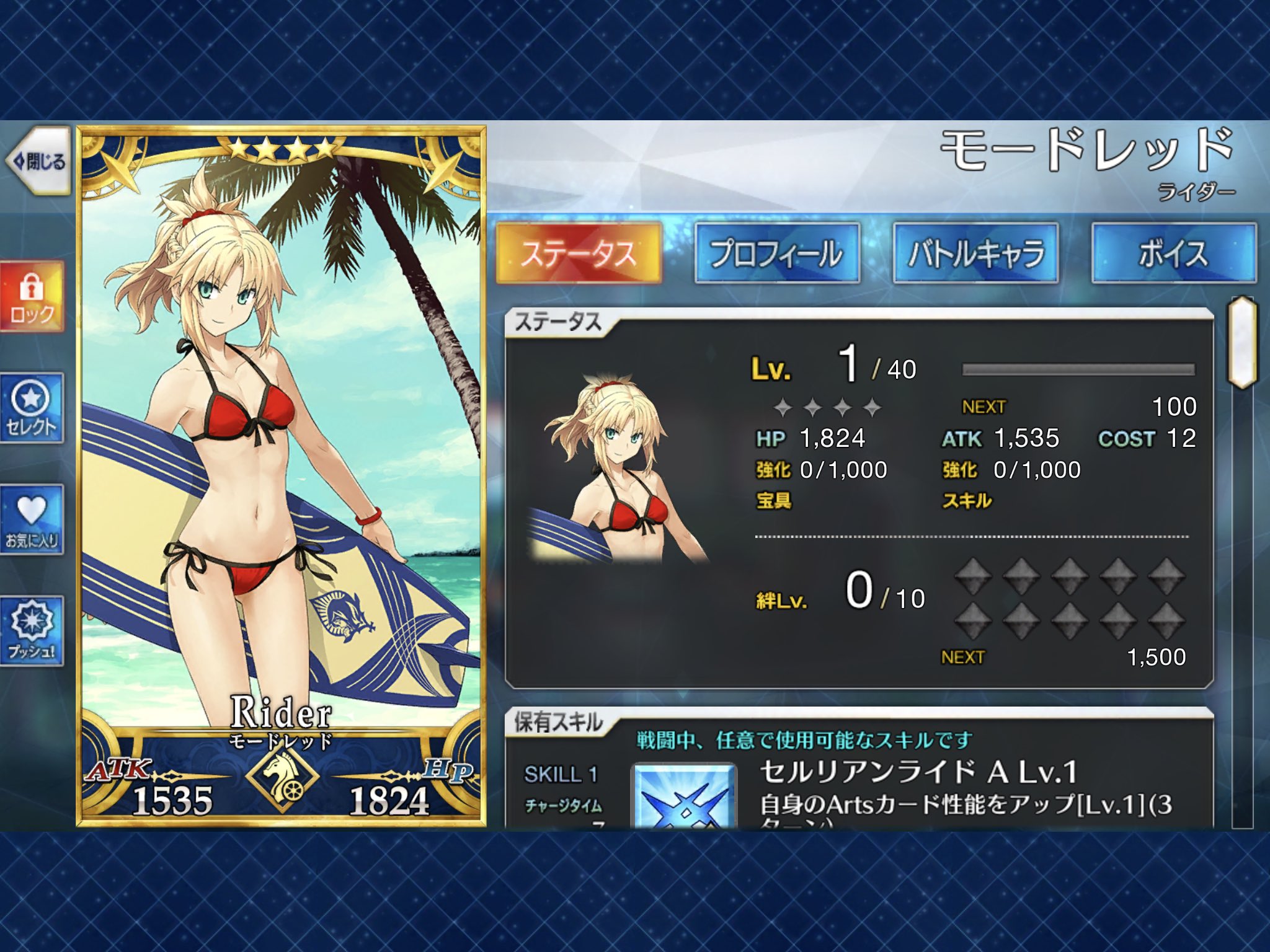
Task: Toggle the red Lock (ロック) button
Action: 32,297
